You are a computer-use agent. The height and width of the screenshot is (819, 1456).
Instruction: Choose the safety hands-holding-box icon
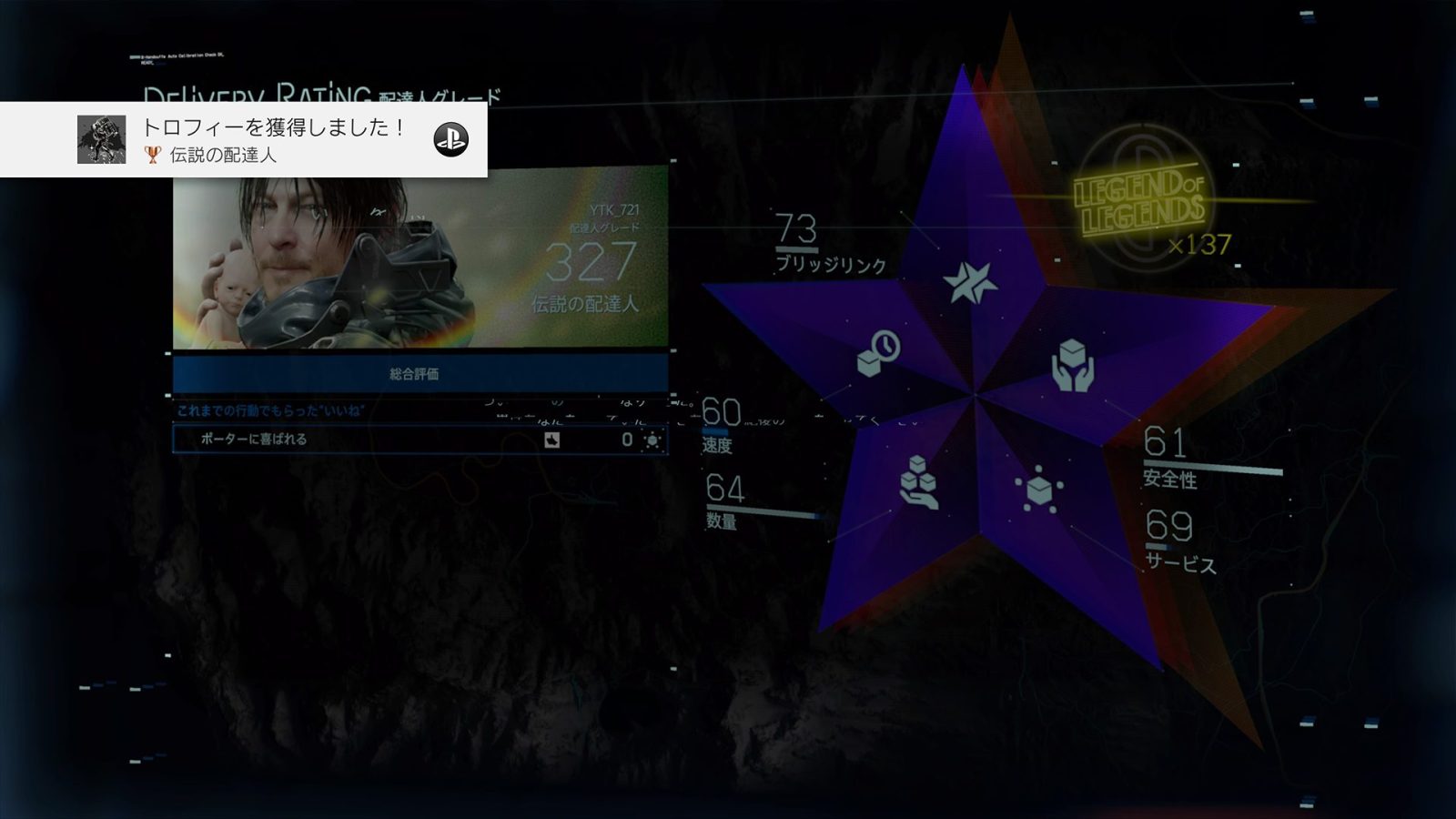coord(1073,366)
